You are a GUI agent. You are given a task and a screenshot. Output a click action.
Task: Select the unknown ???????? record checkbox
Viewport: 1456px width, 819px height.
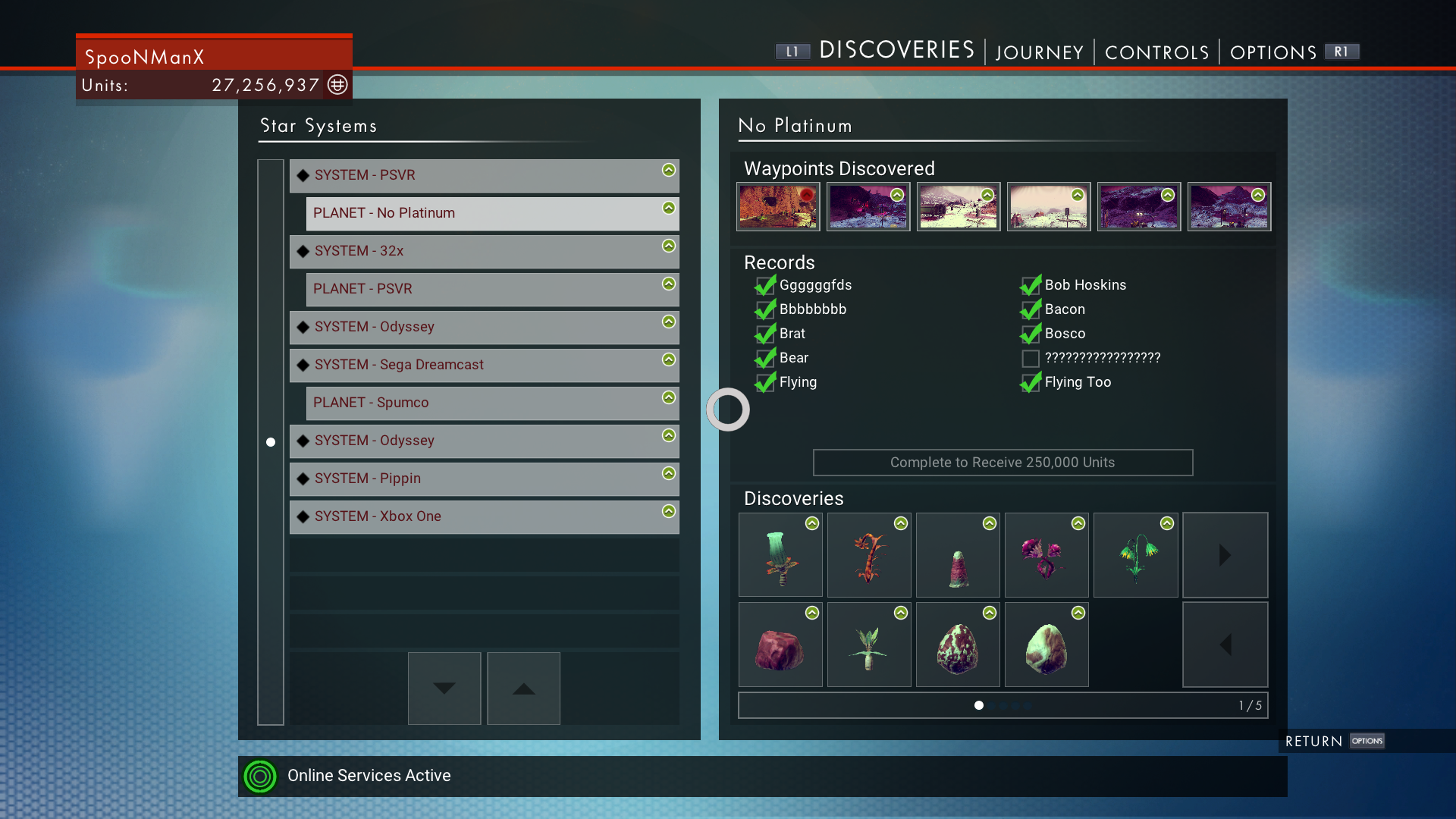pyautogui.click(x=1031, y=358)
